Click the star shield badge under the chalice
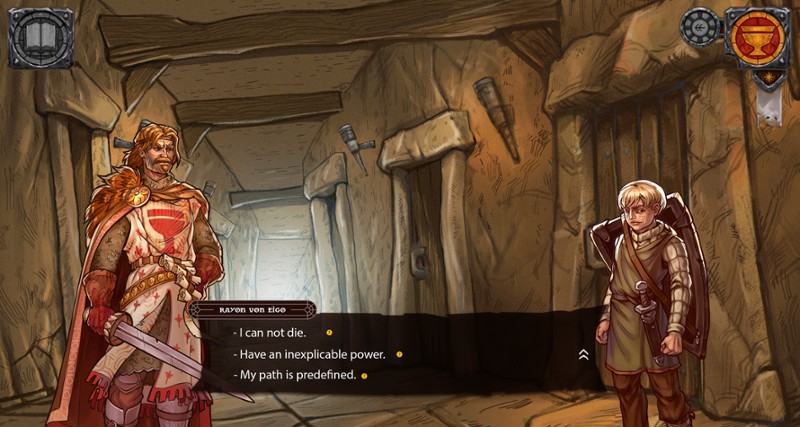The image size is (800, 427). [x=768, y=78]
